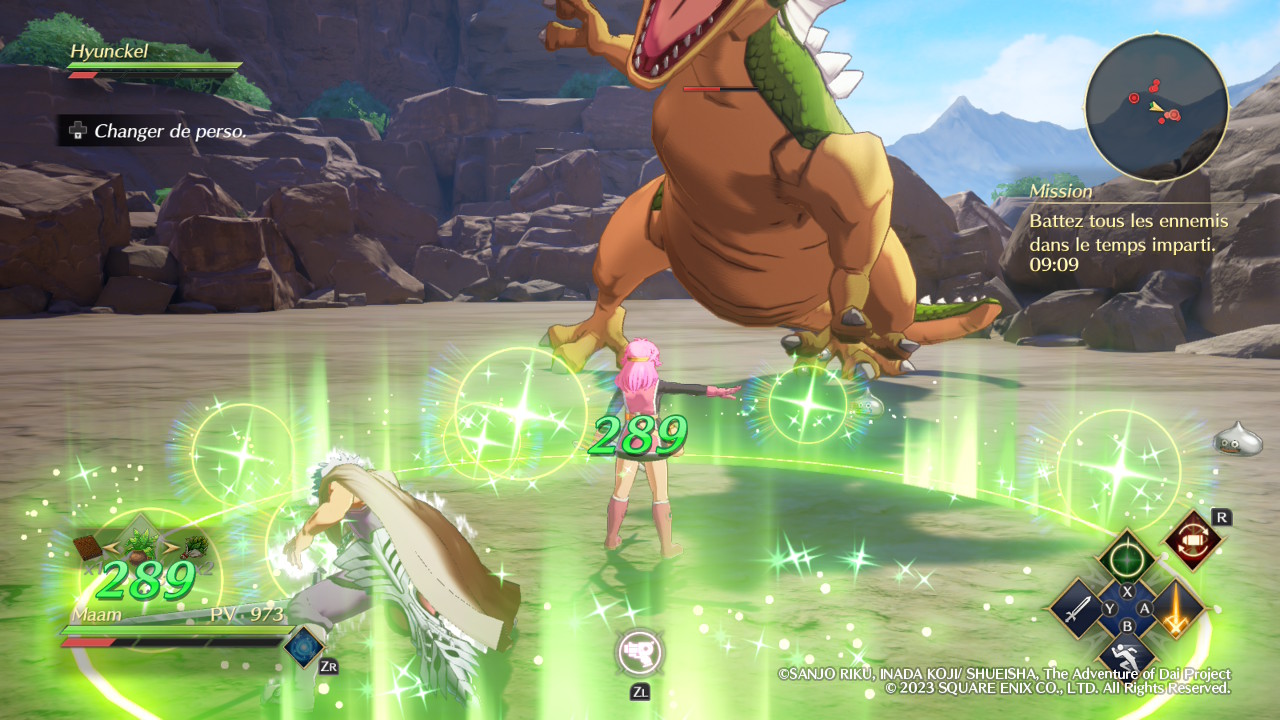Screen dimensions: 1280x720
Task: Use the red bullet reload skill
Action: (x=1193, y=540)
